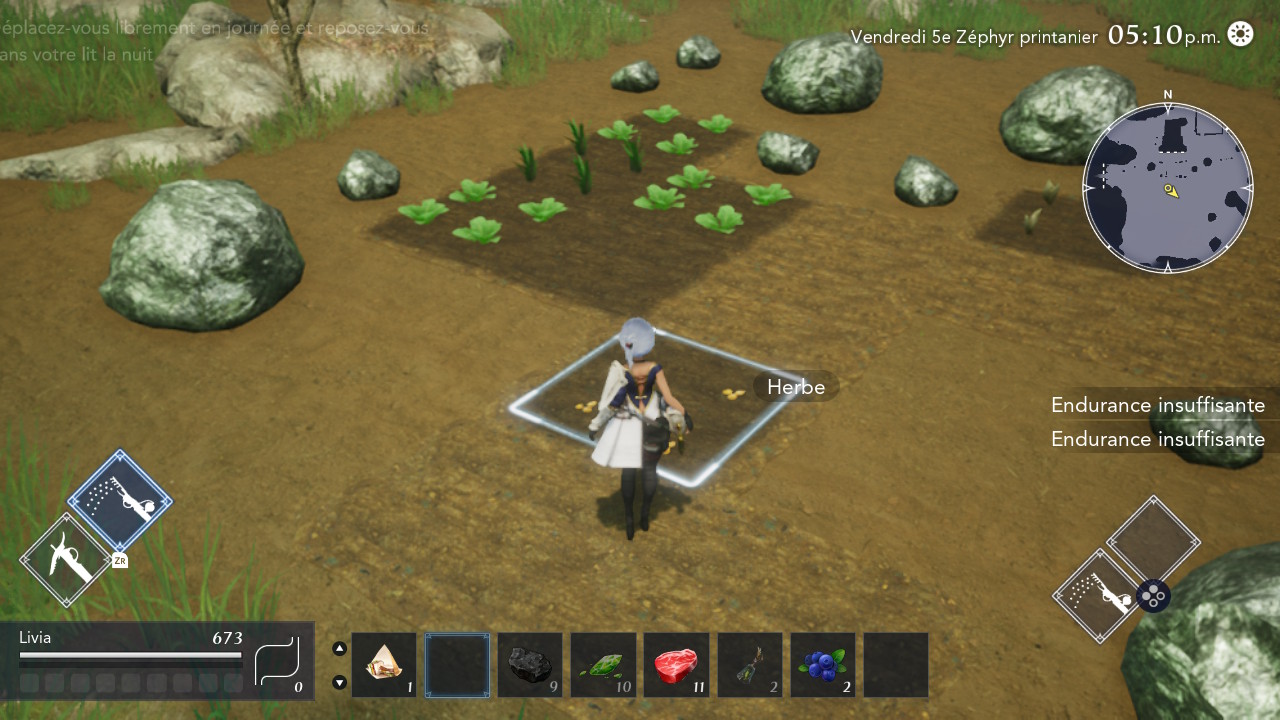Select the herb bottle slot

(750, 665)
